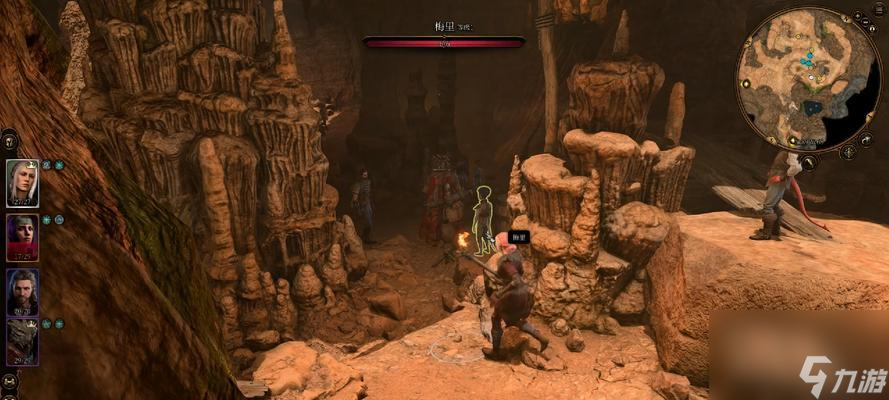Click the round icon above the party portraits

pyautogui.click(x=9, y=142)
